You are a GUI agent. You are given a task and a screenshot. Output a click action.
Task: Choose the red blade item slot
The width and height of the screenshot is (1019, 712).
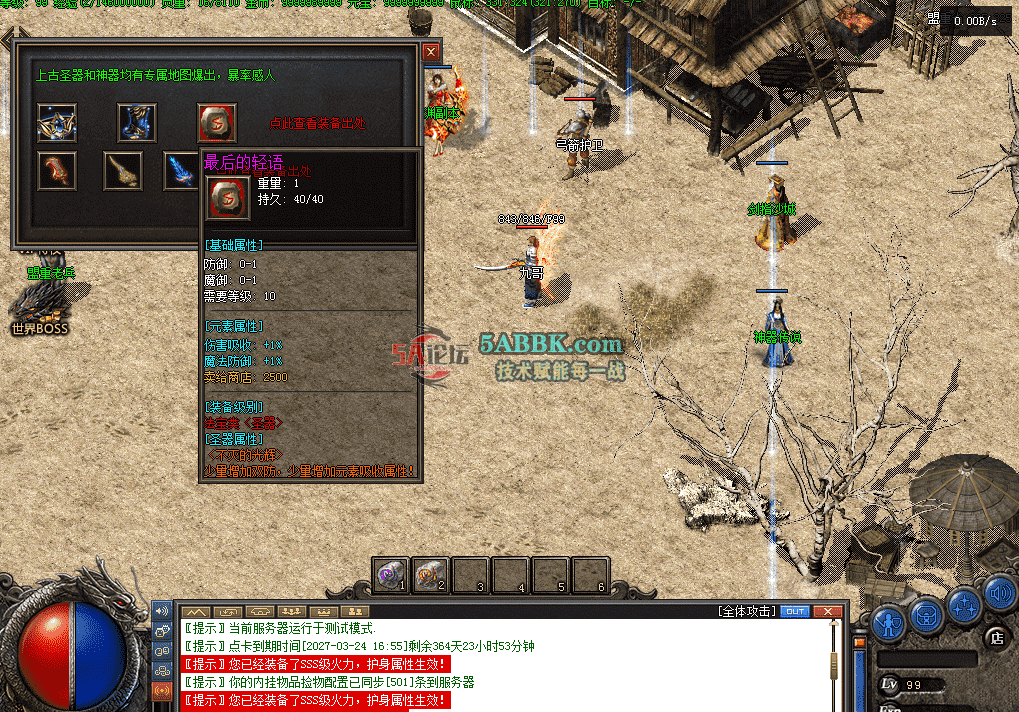(x=57, y=171)
